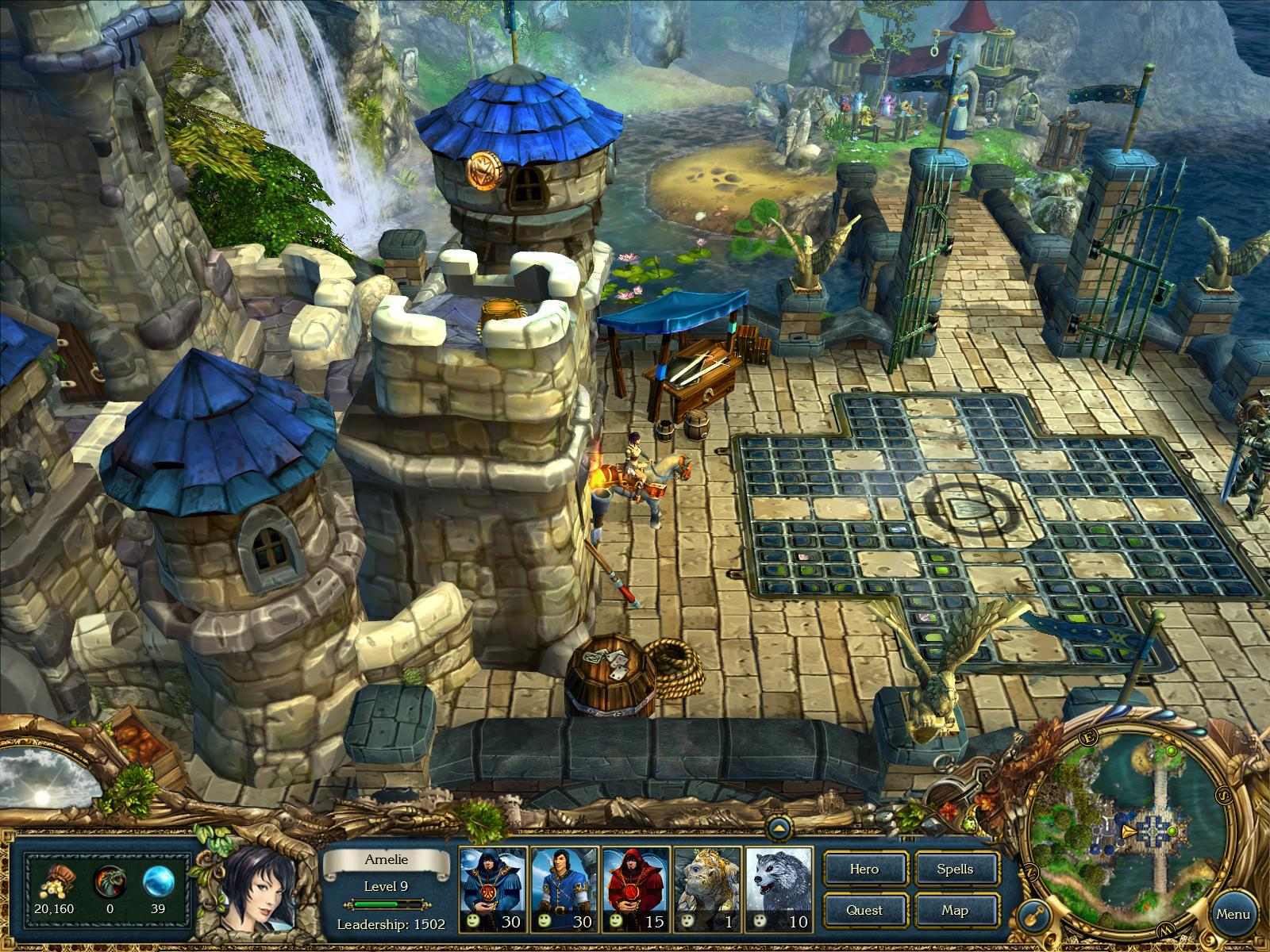Open the Quest log
1270x952 pixels.
coord(866,911)
